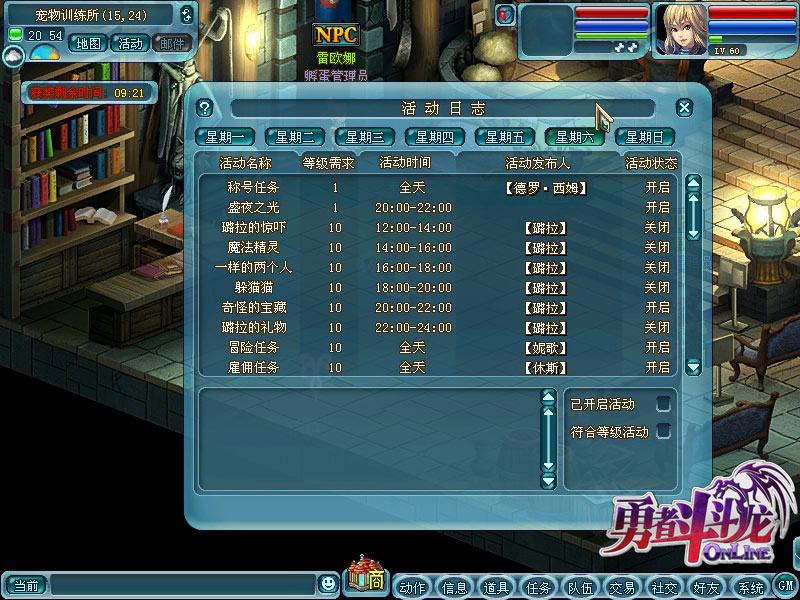800x600 pixels.
Task: Open the 活动 activities button
Action: pos(130,43)
